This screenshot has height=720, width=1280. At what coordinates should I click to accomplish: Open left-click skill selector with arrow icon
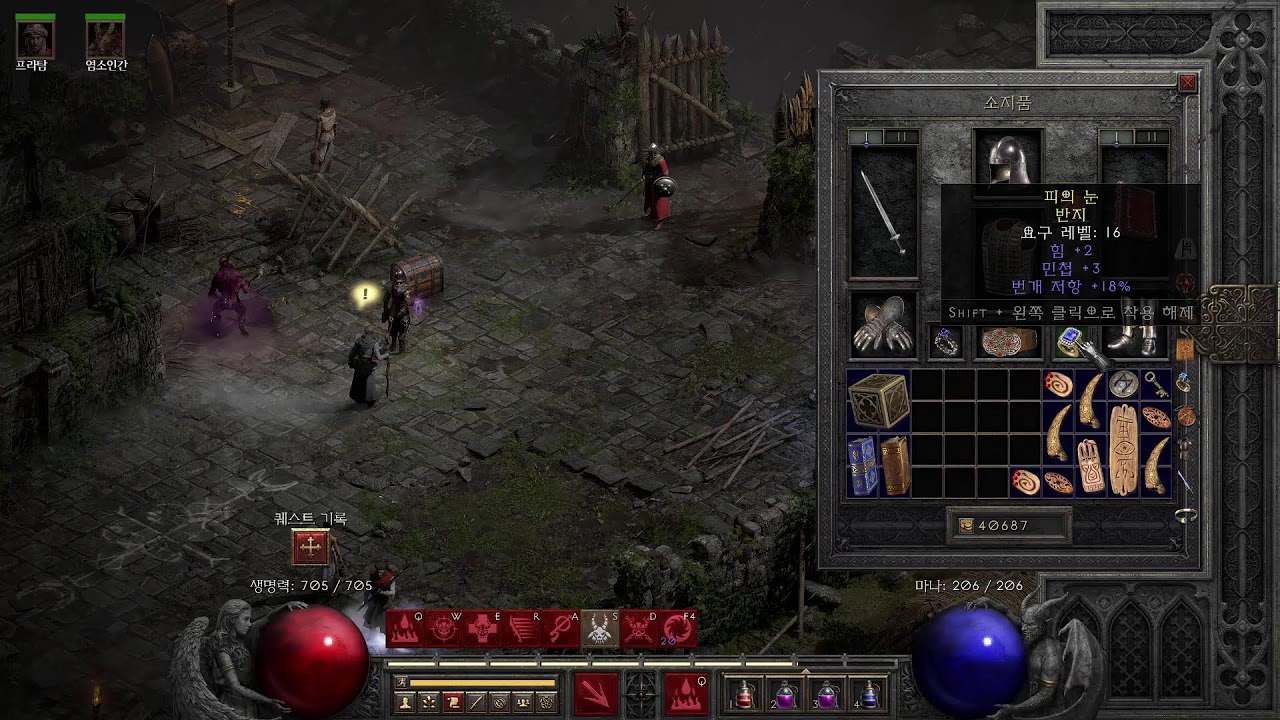click(x=595, y=693)
